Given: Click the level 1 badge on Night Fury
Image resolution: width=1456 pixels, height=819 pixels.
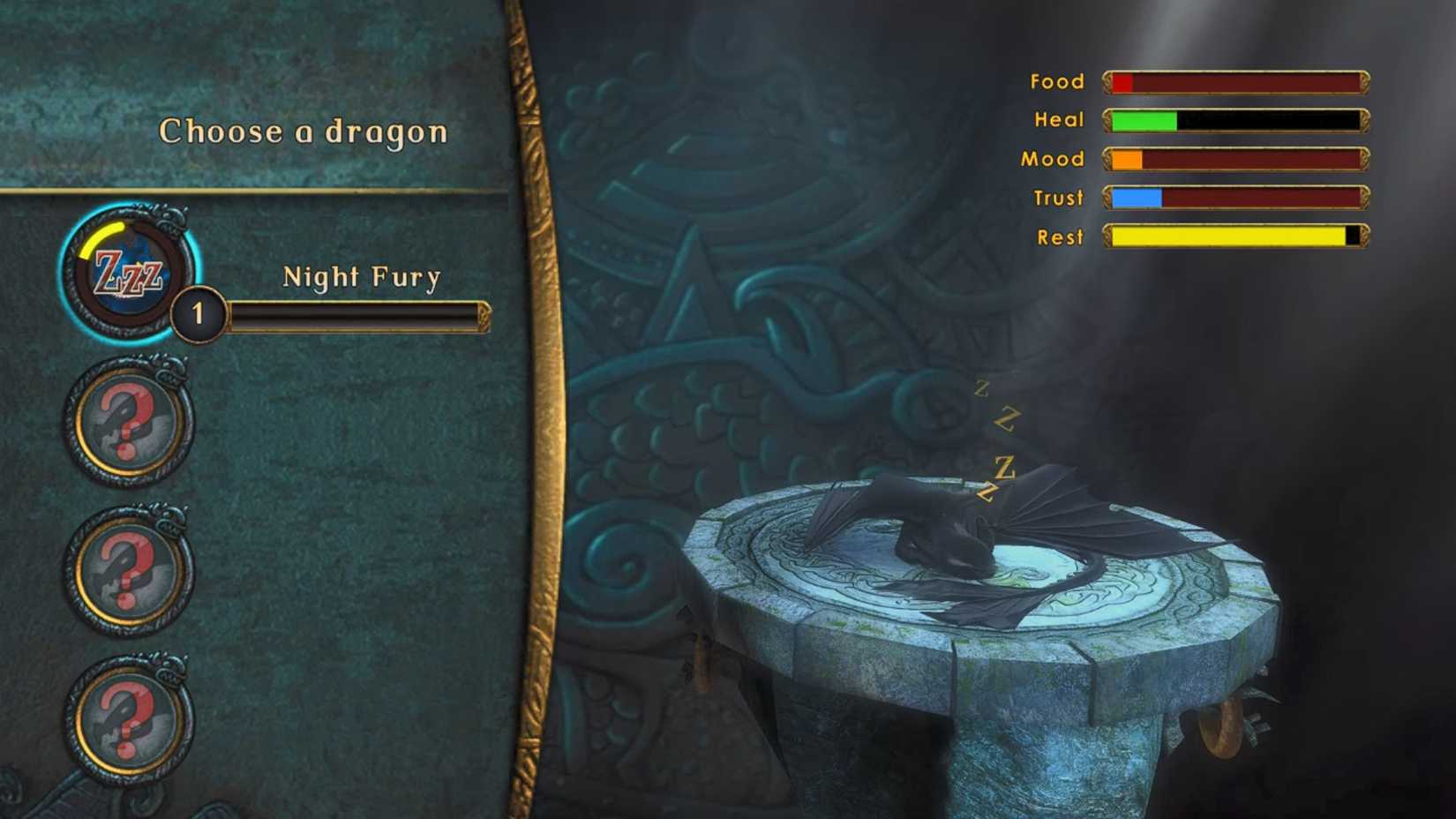Looking at the screenshot, I should pos(198,312).
